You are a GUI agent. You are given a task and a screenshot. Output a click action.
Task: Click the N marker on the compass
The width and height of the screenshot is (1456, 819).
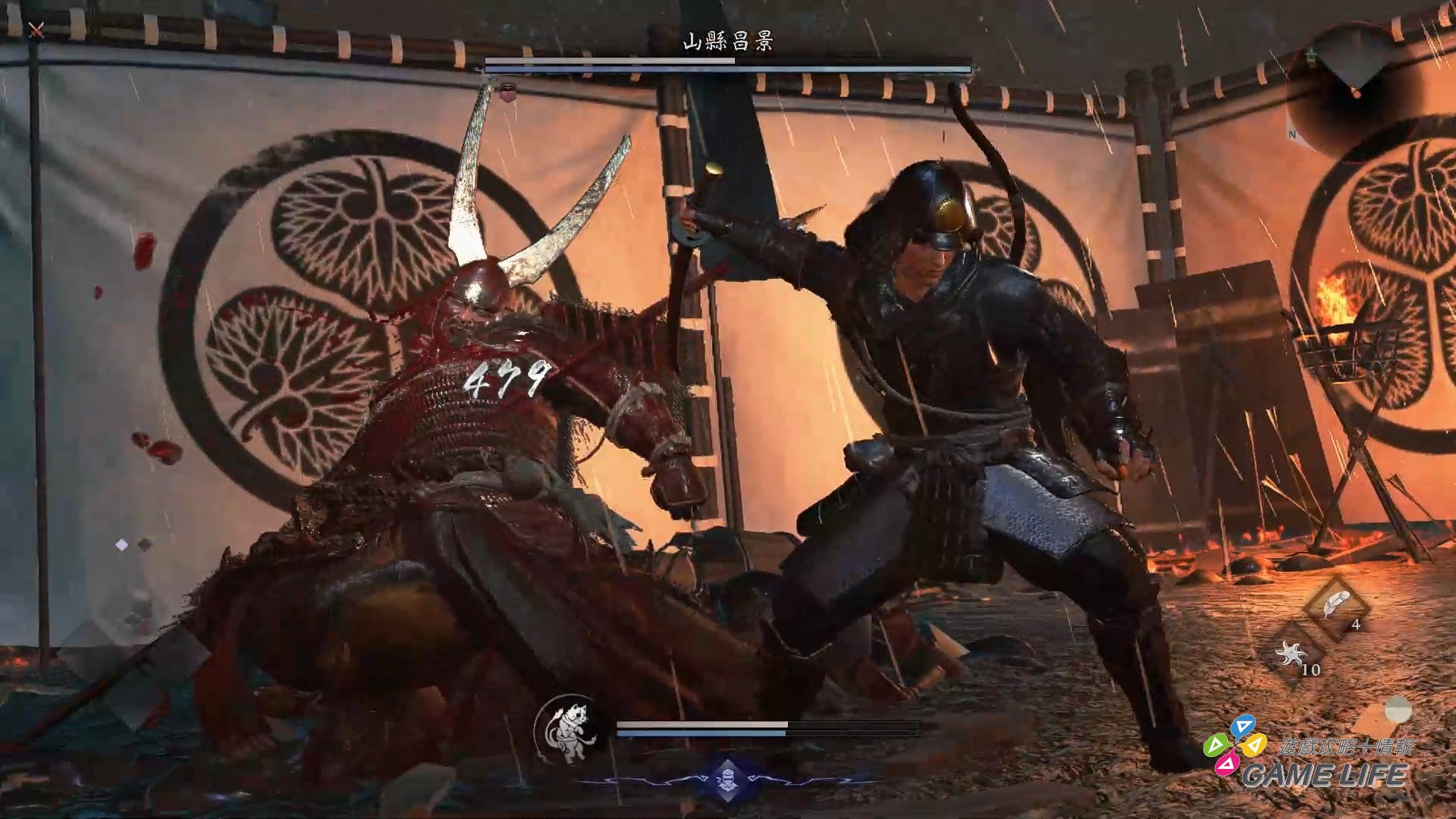click(x=1292, y=133)
